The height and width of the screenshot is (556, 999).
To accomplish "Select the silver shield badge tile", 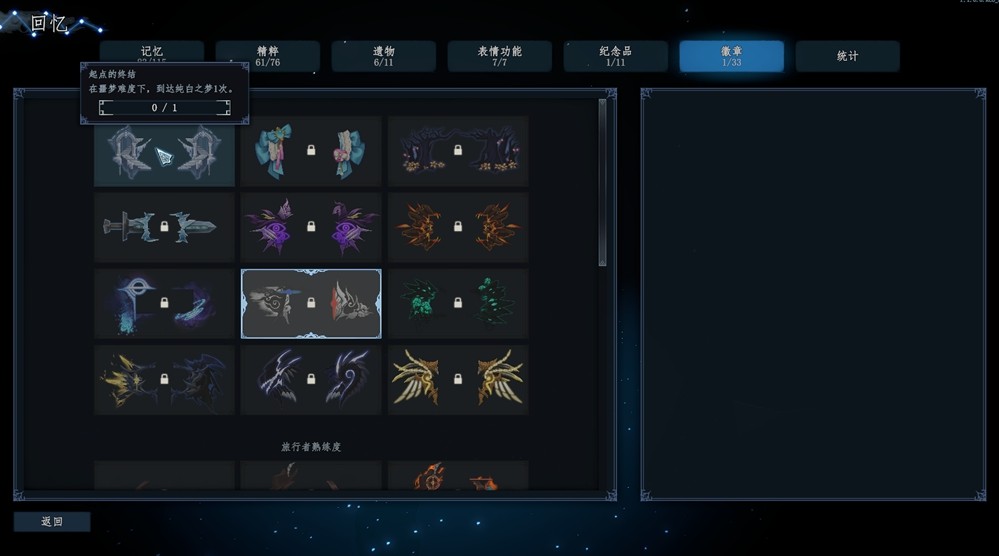I will point(164,152).
